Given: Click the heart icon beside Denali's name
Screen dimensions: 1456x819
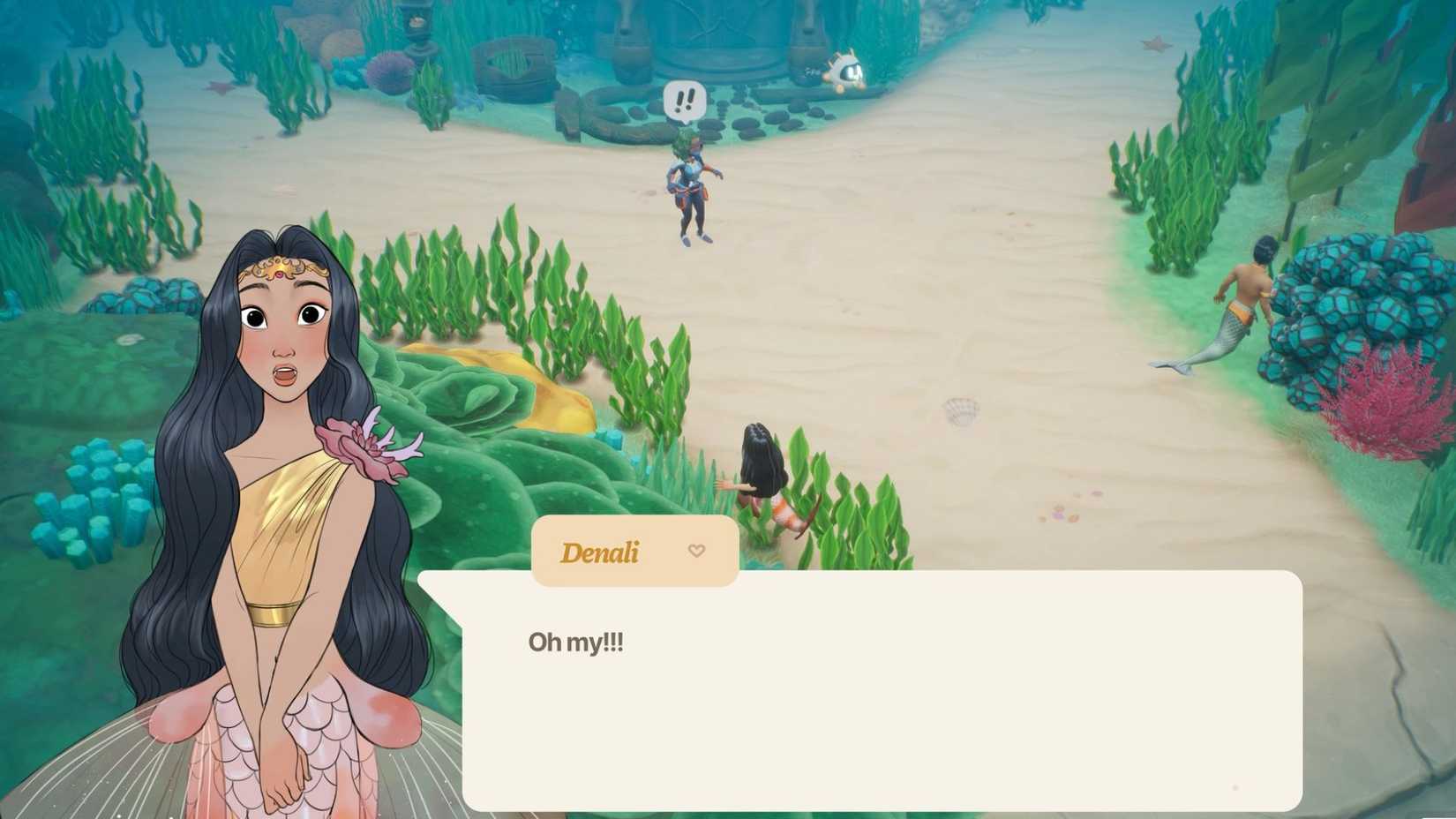Looking at the screenshot, I should (698, 552).
